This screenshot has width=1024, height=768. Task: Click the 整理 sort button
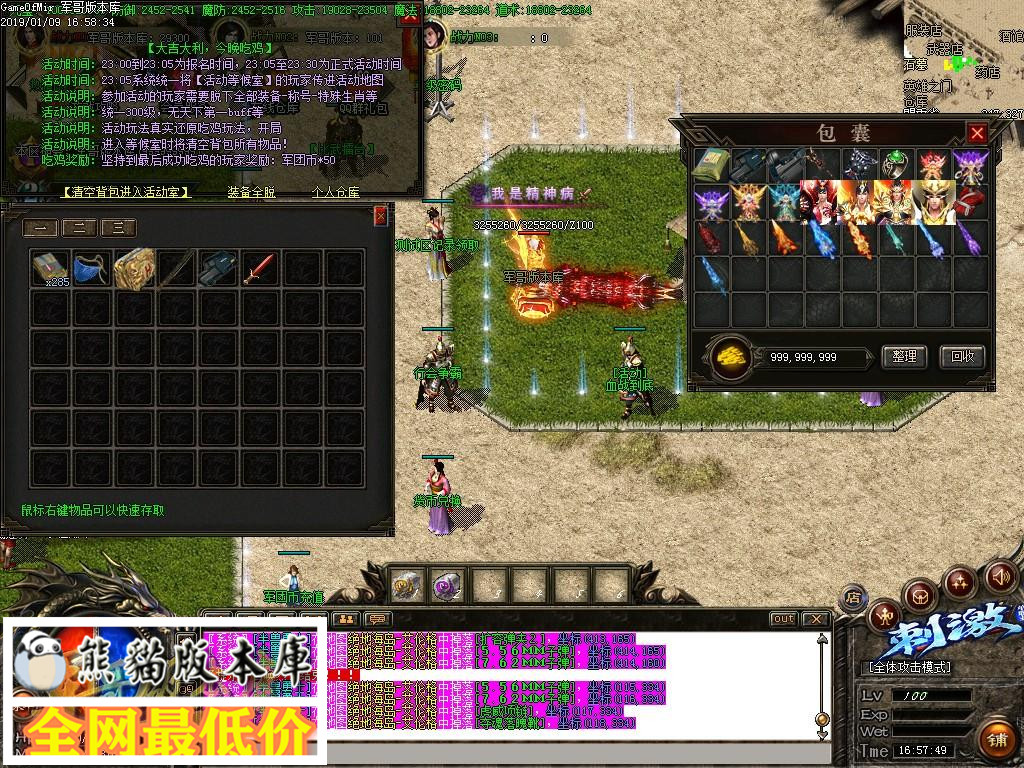[x=904, y=357]
